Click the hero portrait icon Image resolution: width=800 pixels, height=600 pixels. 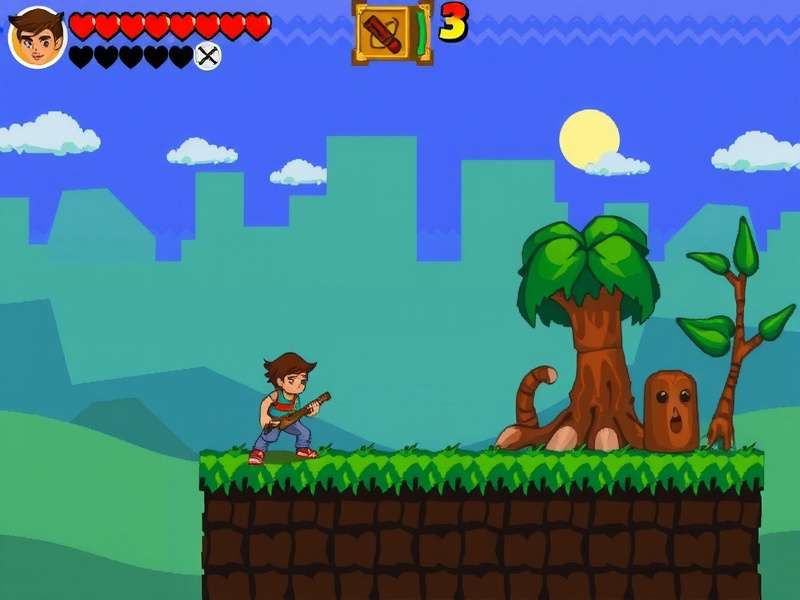coord(37,37)
